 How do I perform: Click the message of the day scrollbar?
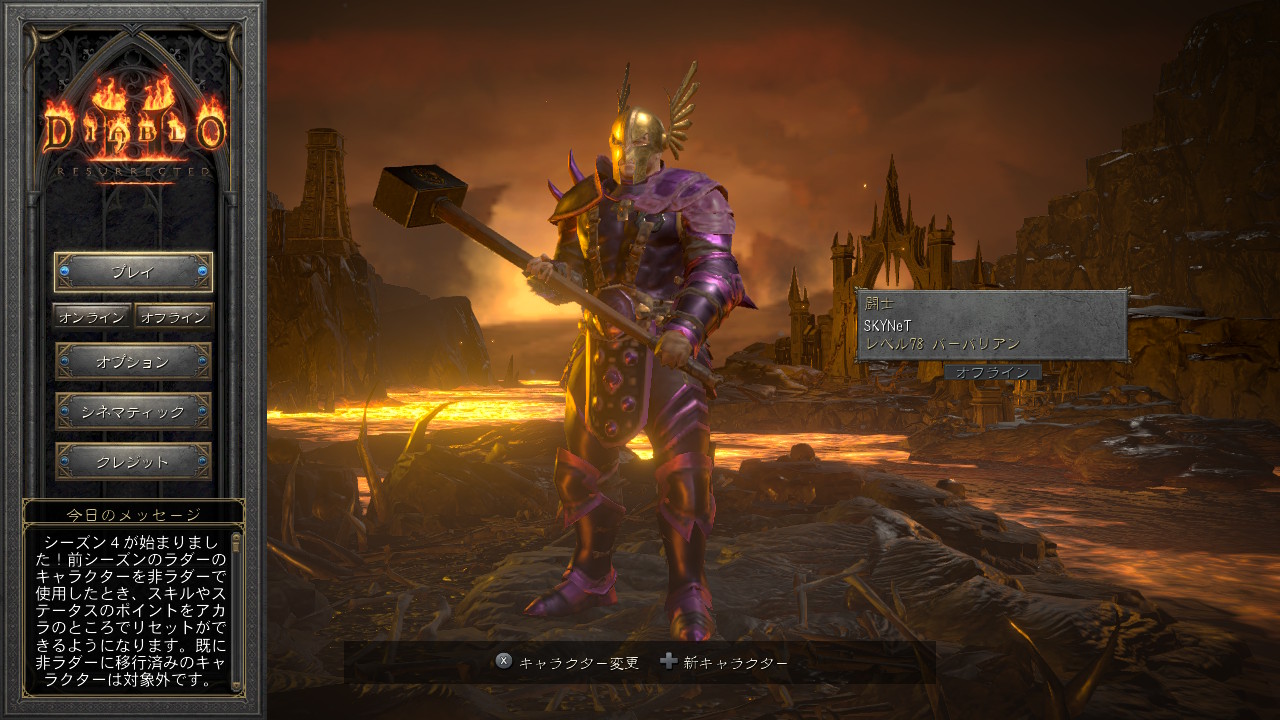[x=237, y=610]
